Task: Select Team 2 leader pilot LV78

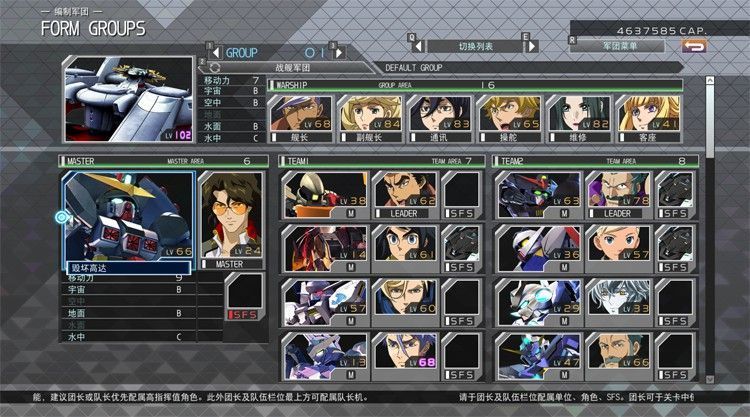Action: (616, 194)
